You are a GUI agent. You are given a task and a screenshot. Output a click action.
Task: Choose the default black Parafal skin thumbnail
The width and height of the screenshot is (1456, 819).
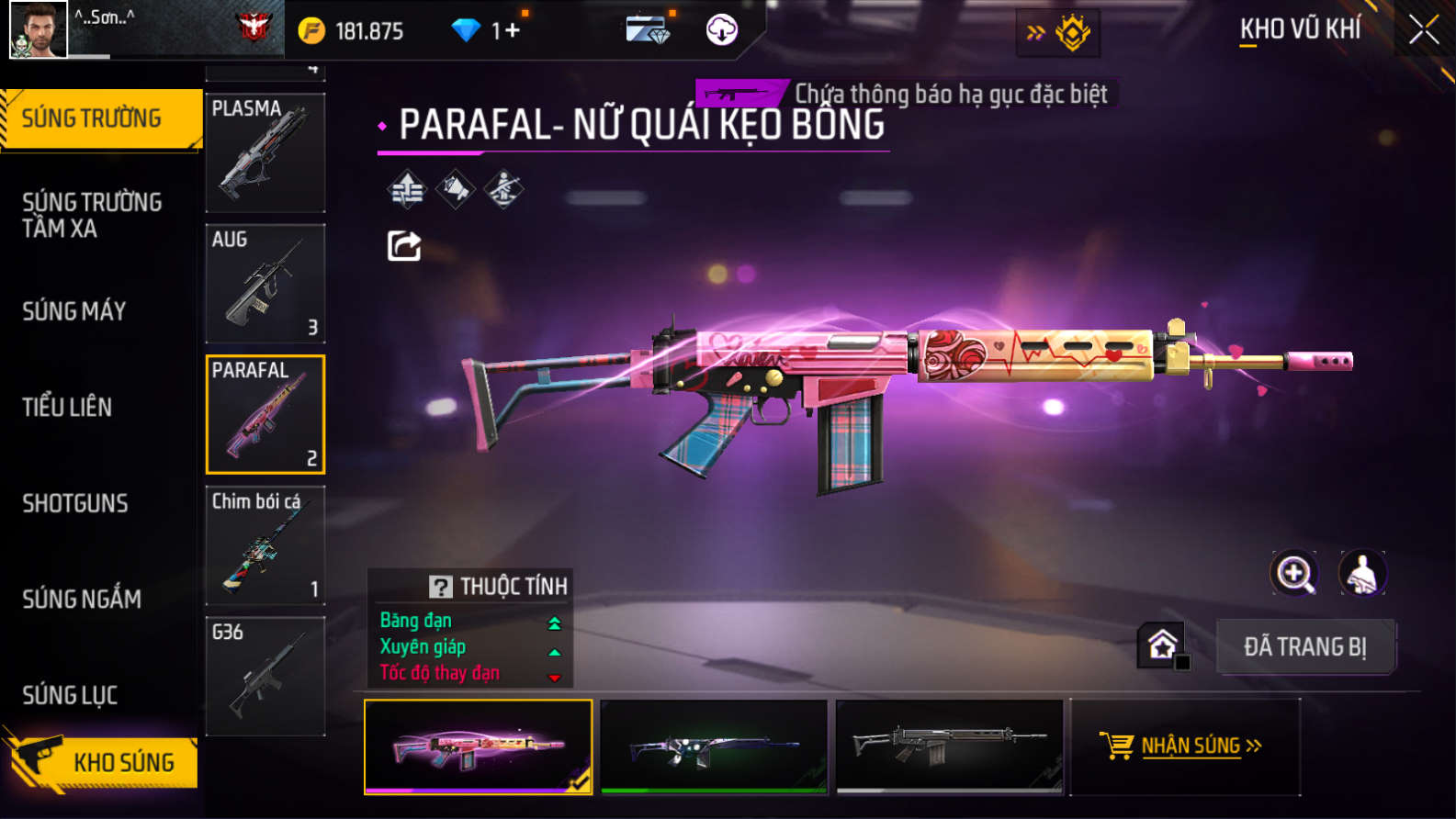point(949,746)
